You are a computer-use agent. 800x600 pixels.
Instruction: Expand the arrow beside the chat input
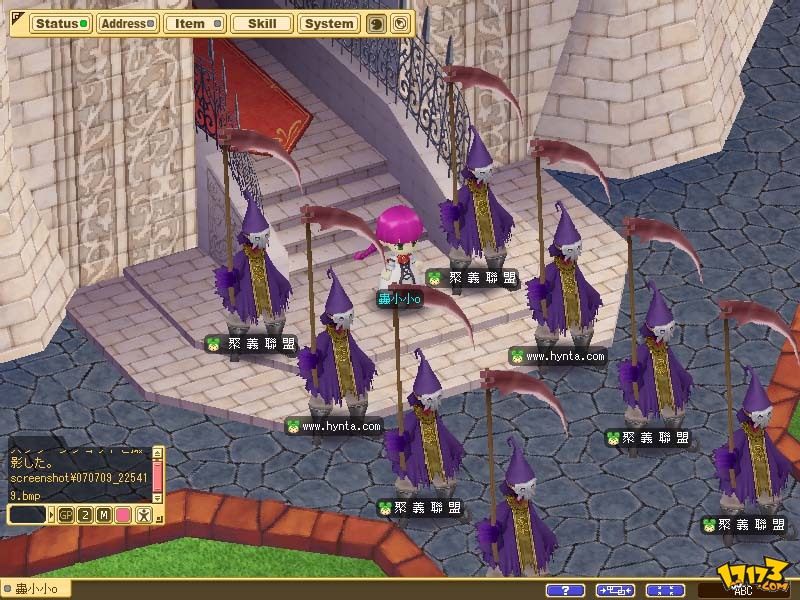(52, 514)
